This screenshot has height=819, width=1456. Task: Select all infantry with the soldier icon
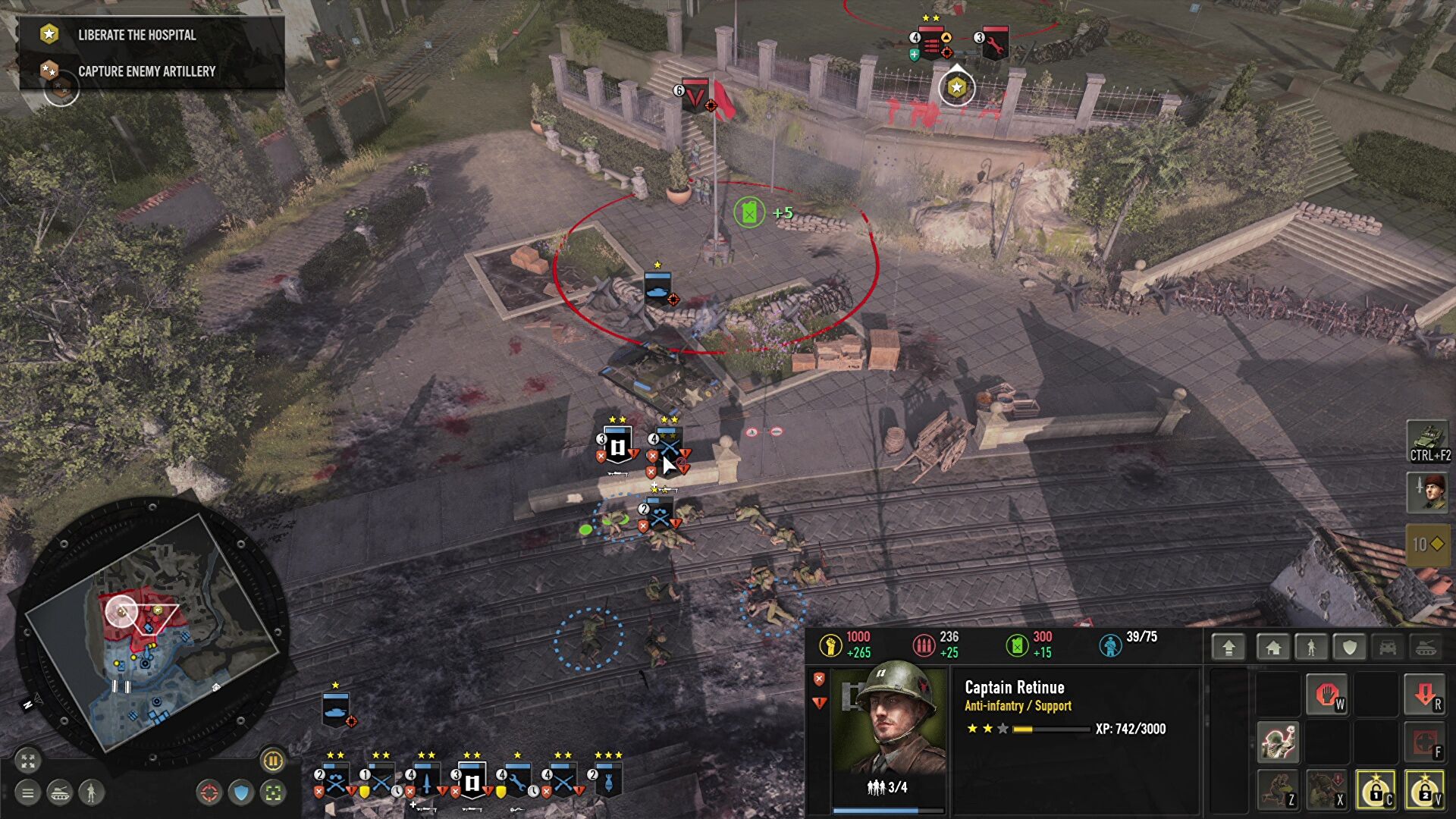(91, 794)
